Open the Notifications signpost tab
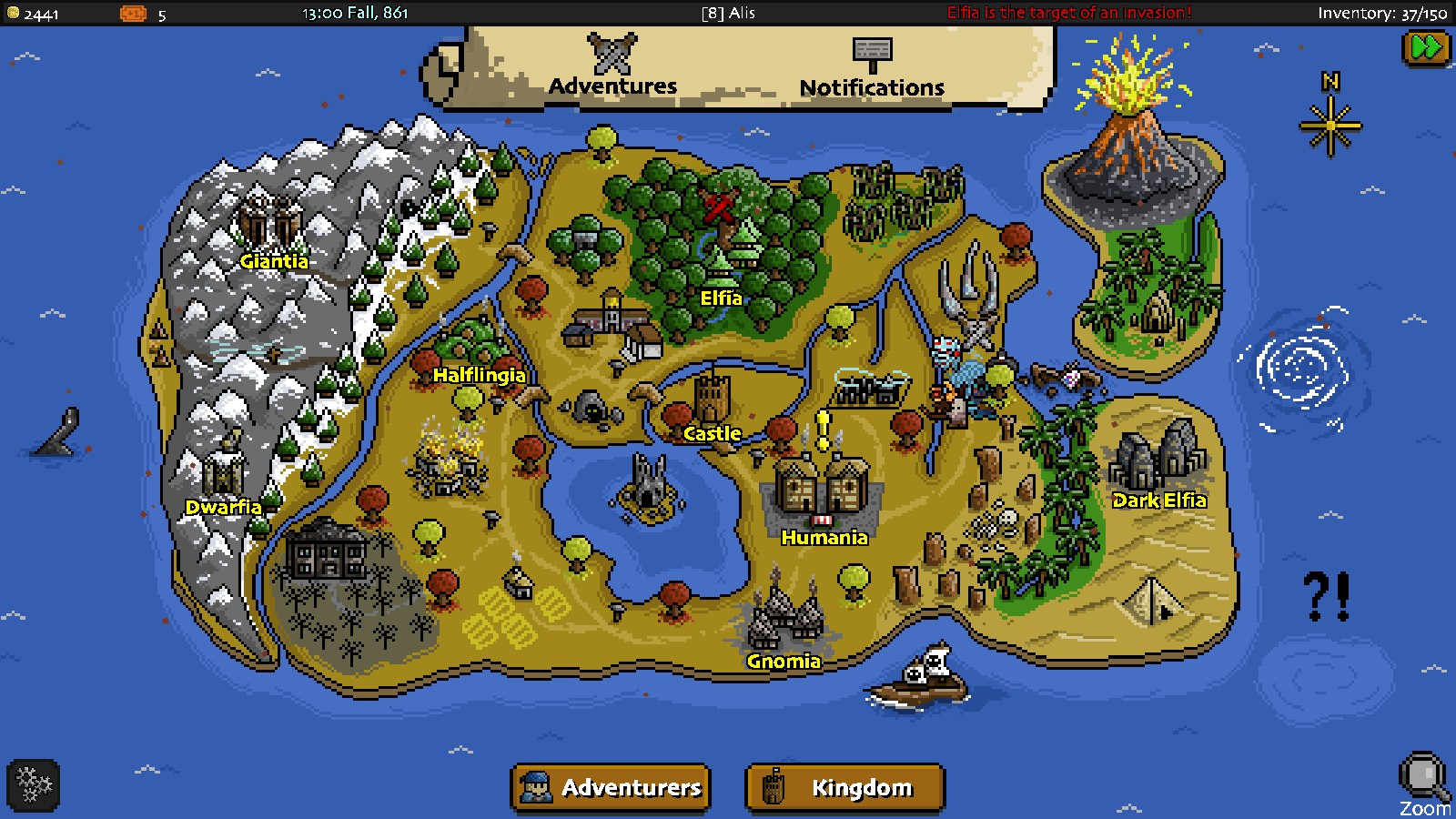Image resolution: width=1456 pixels, height=819 pixels. pyautogui.click(x=872, y=67)
